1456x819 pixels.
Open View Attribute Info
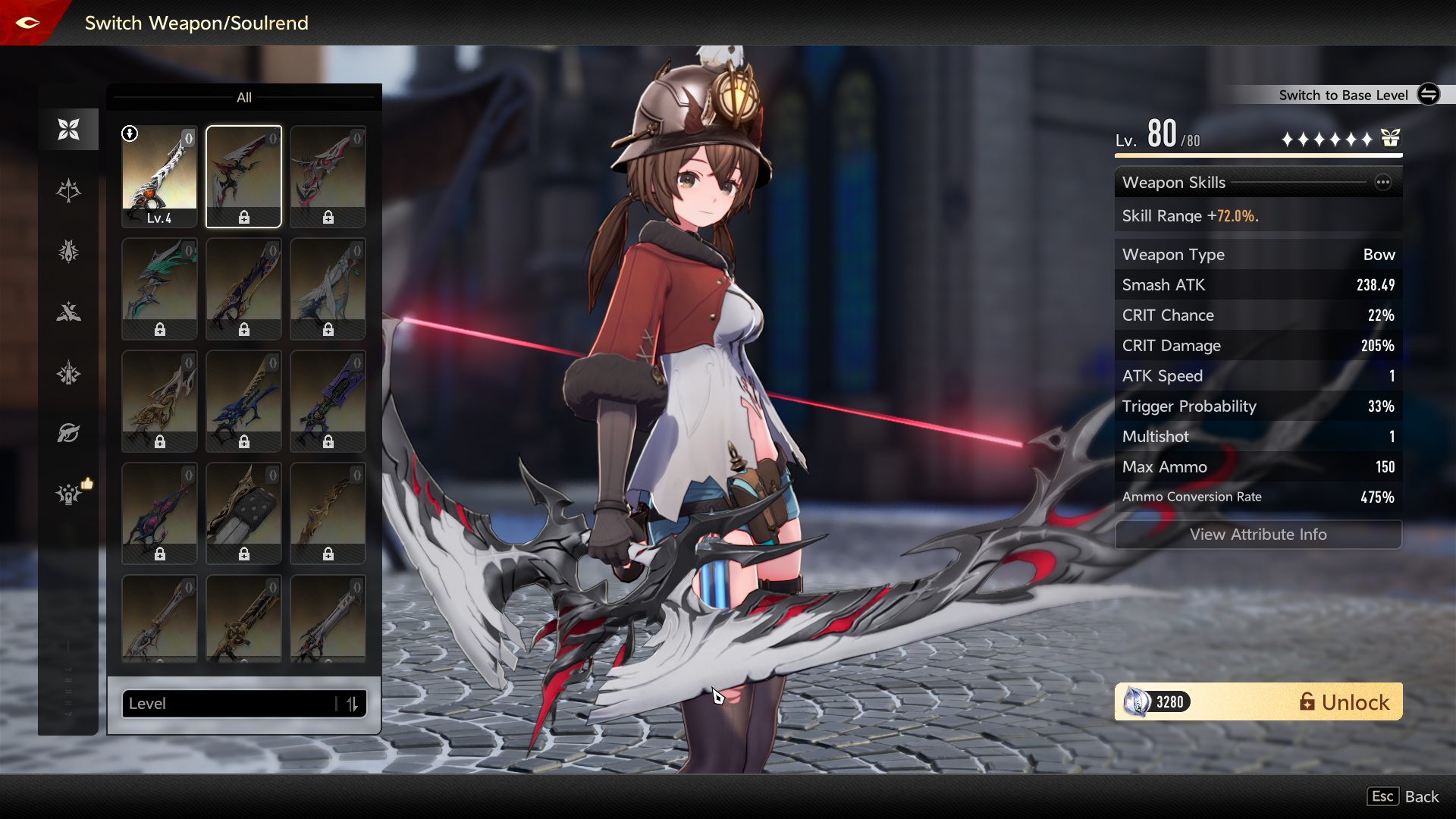pyautogui.click(x=1258, y=535)
